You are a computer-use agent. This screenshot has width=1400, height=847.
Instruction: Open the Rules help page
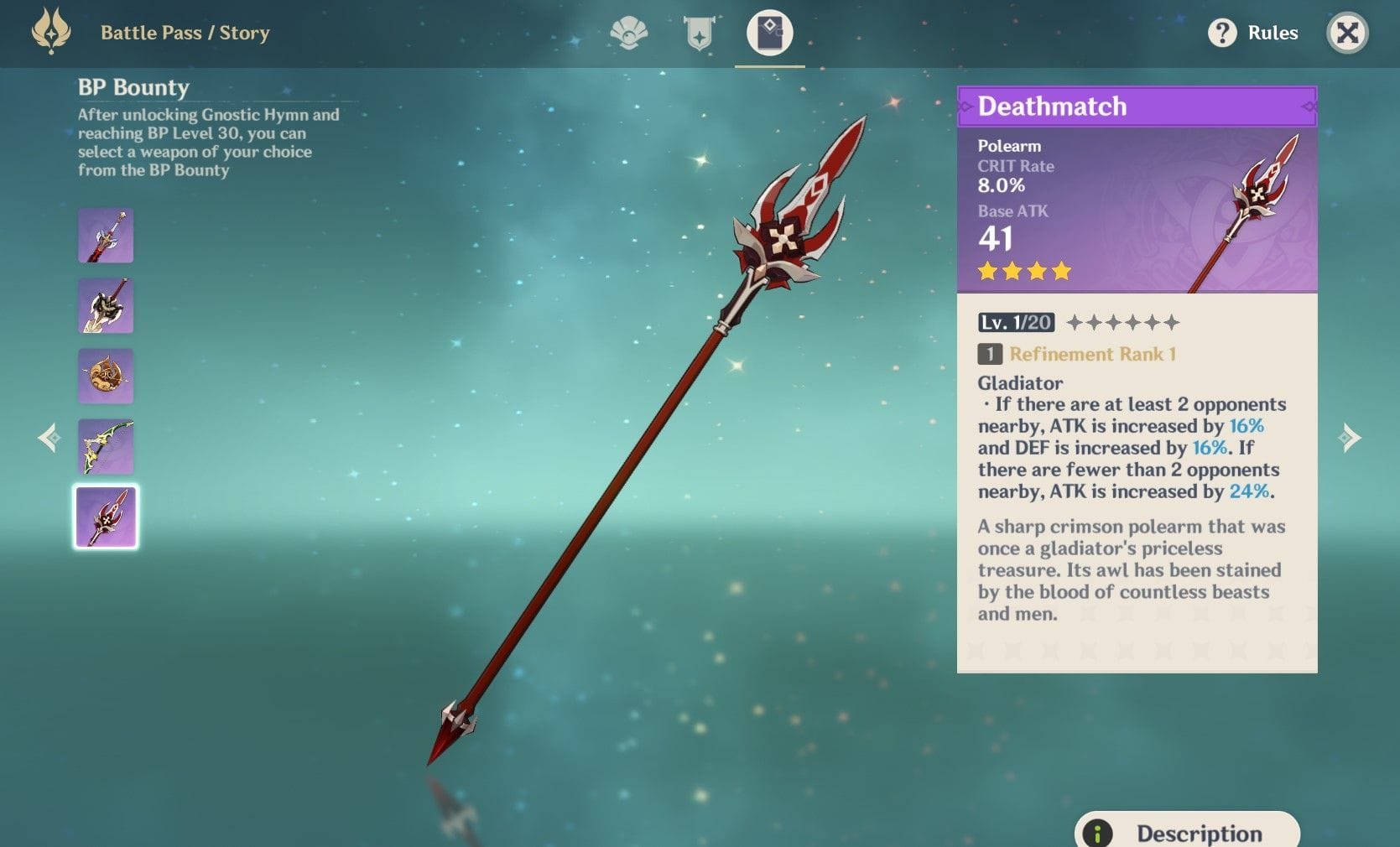(x=1253, y=34)
